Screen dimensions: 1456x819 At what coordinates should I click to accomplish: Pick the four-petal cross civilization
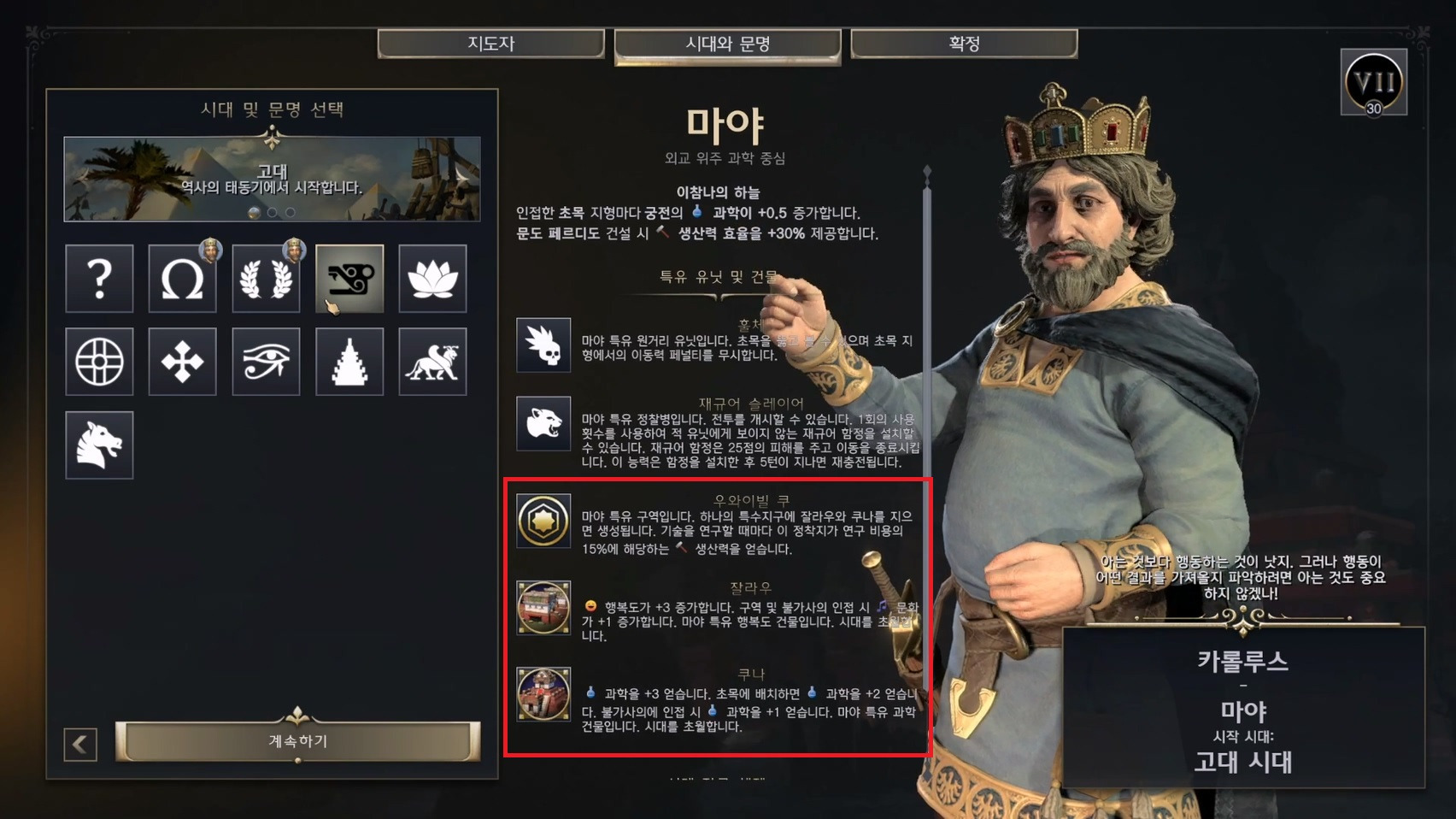pos(182,362)
